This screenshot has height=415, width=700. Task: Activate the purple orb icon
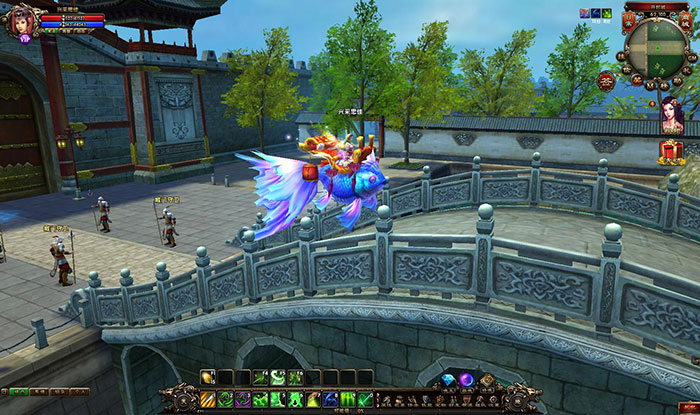click(466, 379)
